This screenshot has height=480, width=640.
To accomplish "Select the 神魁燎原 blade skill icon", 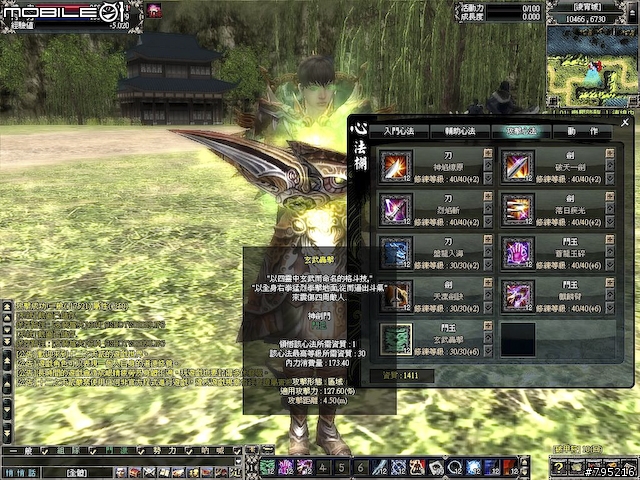I will pos(397,166).
